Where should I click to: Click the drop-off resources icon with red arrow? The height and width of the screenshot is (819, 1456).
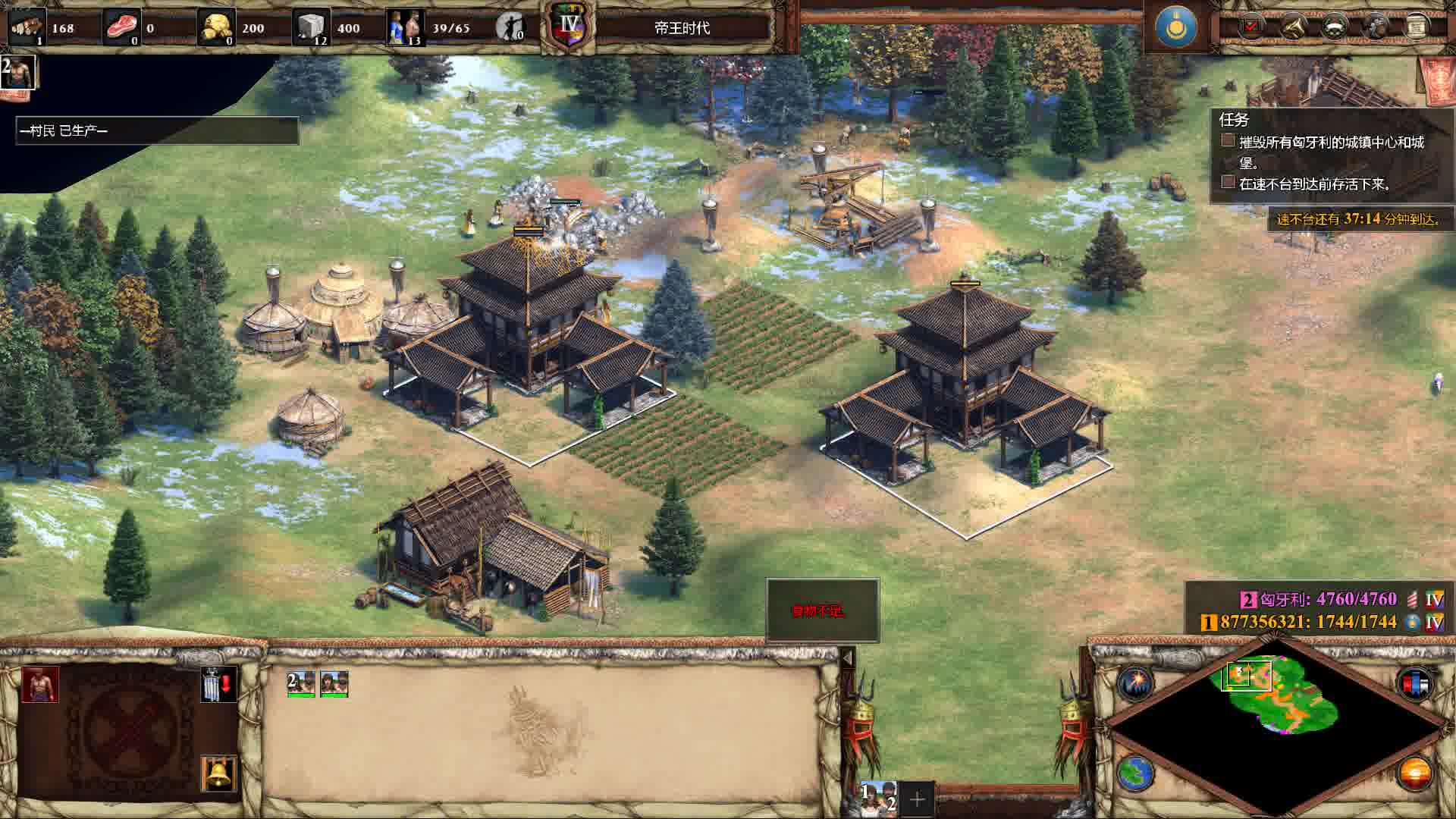(x=219, y=684)
